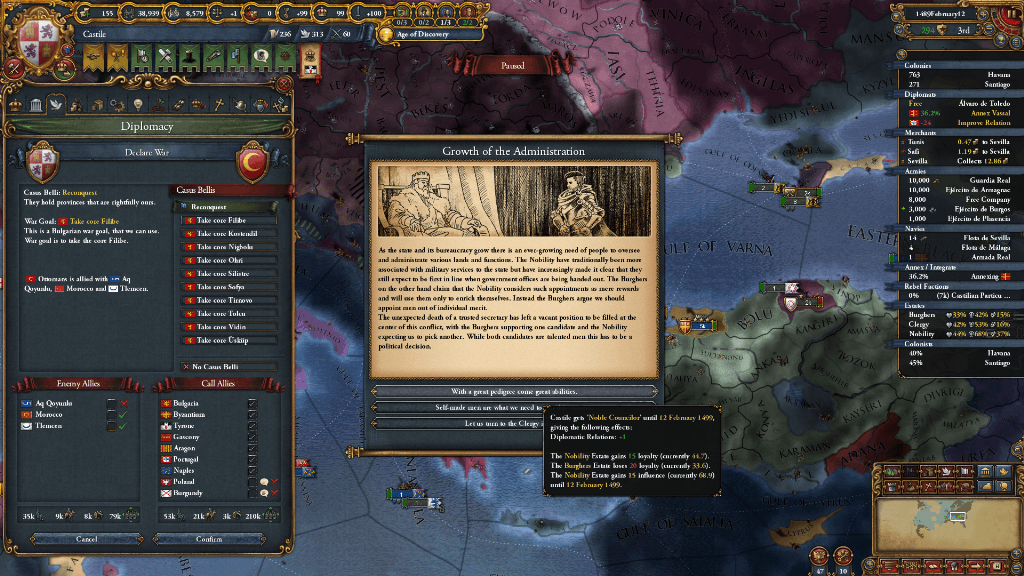Tick the Poland ally checkbox
Image resolution: width=1024 pixels, height=576 pixels.
251,481
